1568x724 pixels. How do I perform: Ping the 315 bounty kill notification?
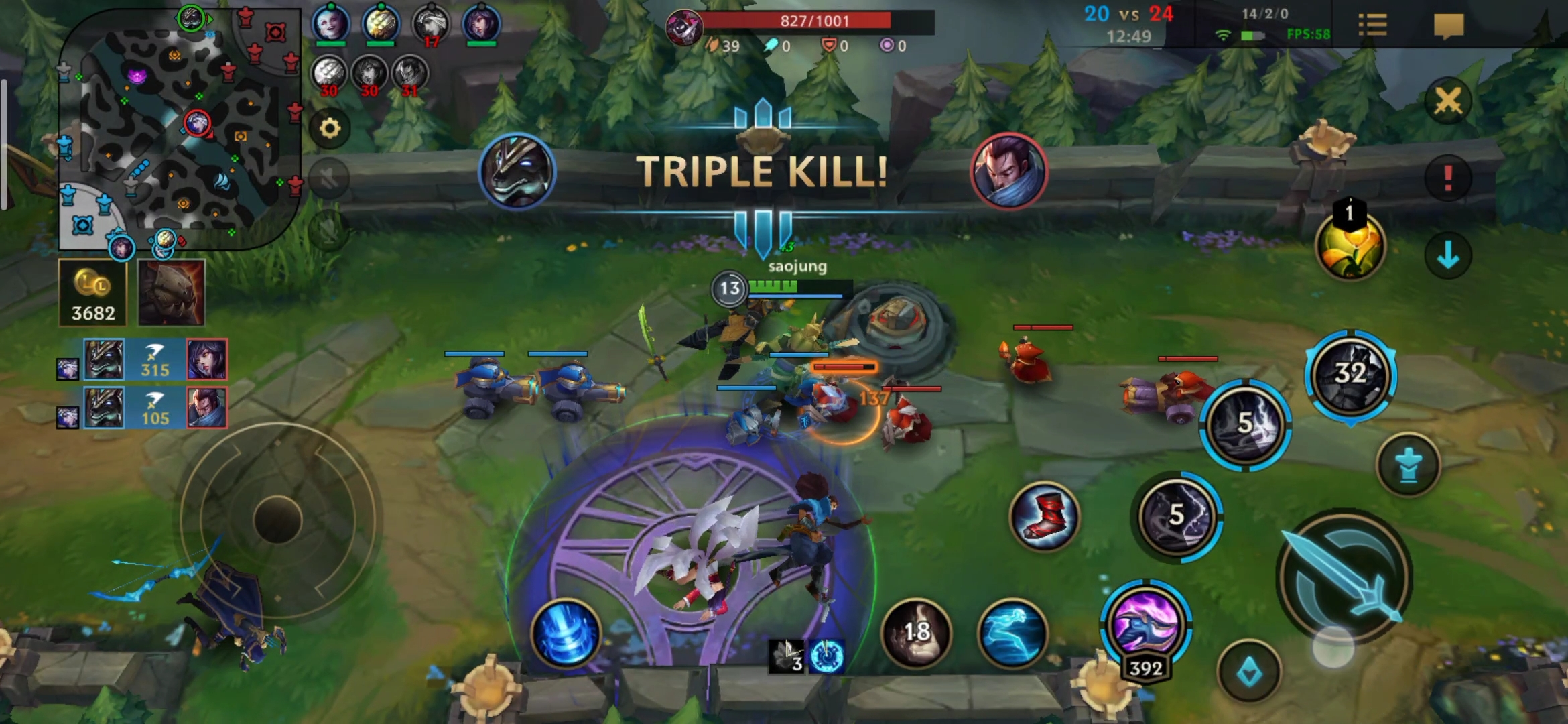click(155, 360)
